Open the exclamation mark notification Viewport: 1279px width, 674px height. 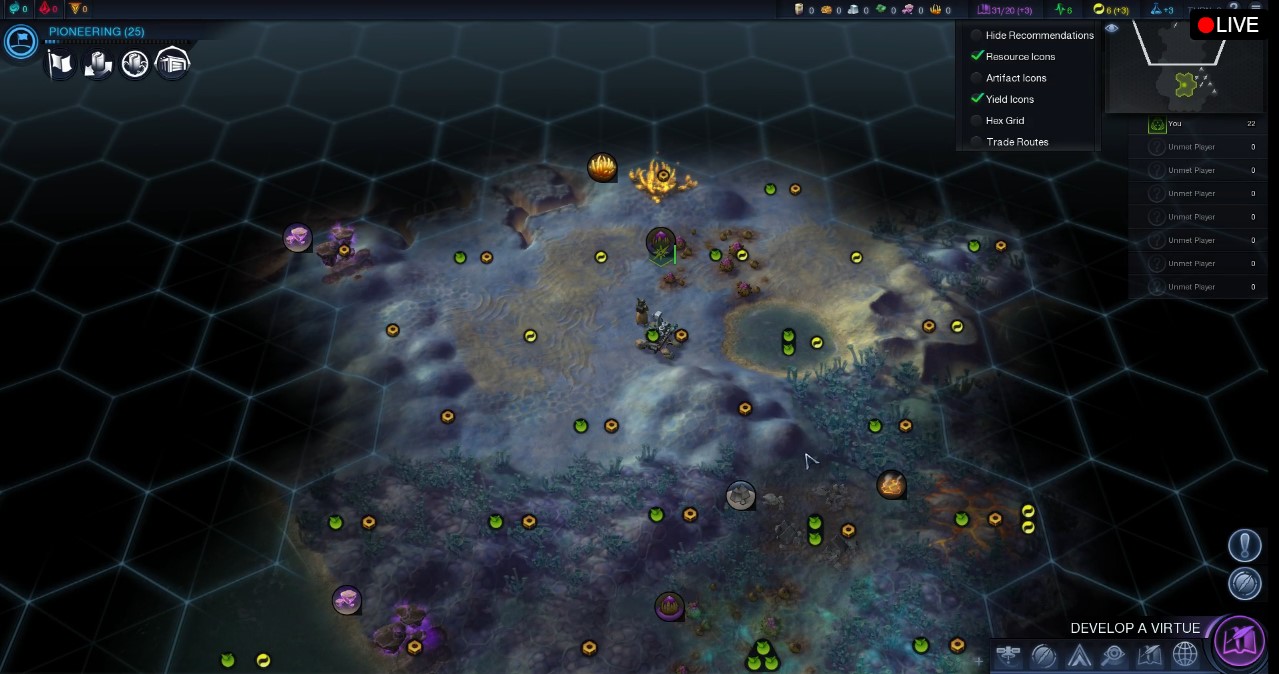[1244, 545]
